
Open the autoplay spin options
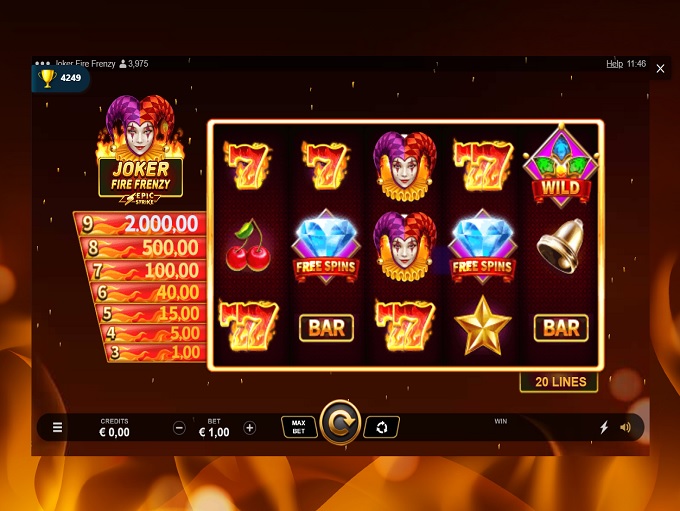click(381, 427)
